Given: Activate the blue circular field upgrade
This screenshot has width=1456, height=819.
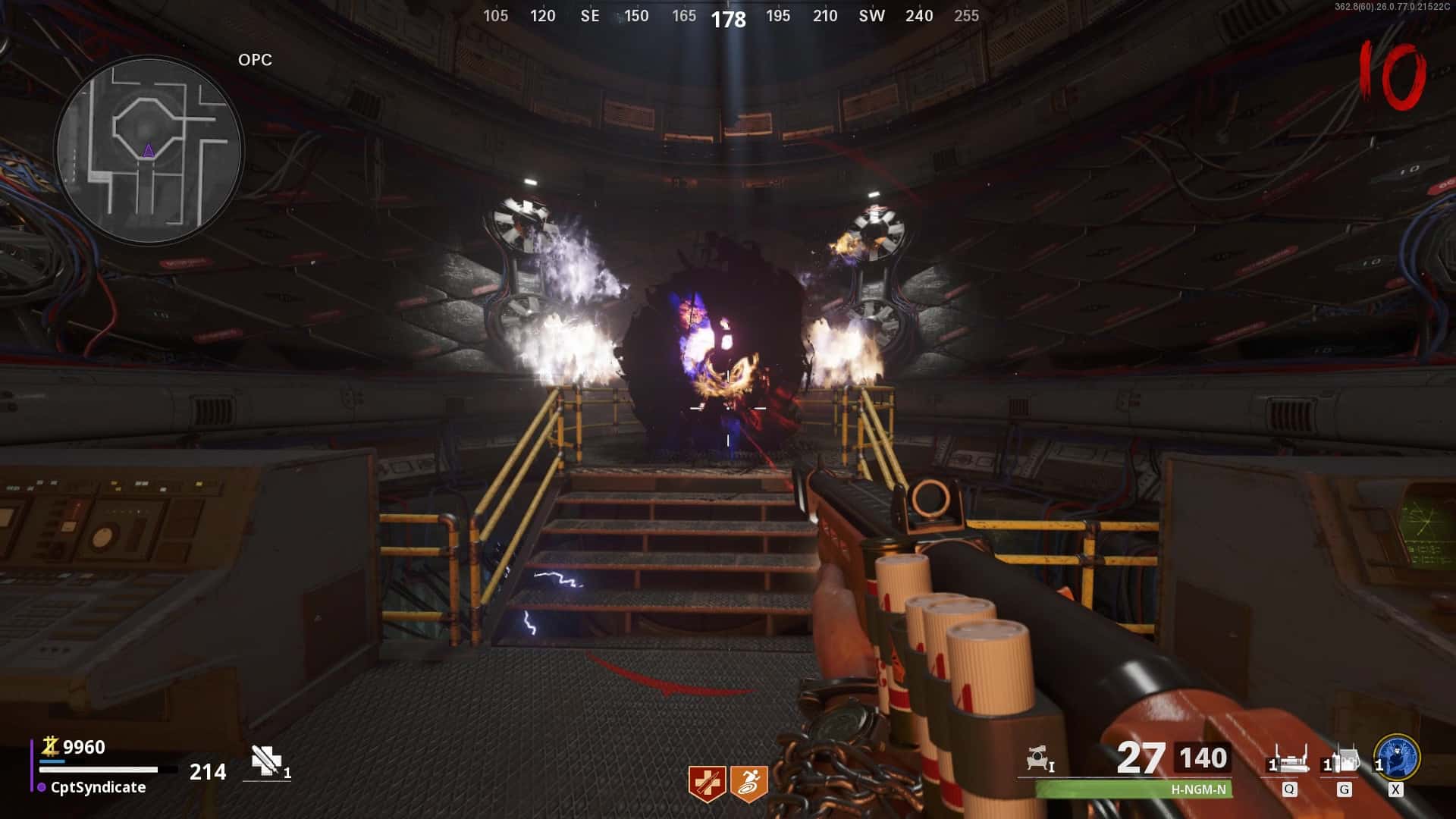Looking at the screenshot, I should (x=1397, y=757).
